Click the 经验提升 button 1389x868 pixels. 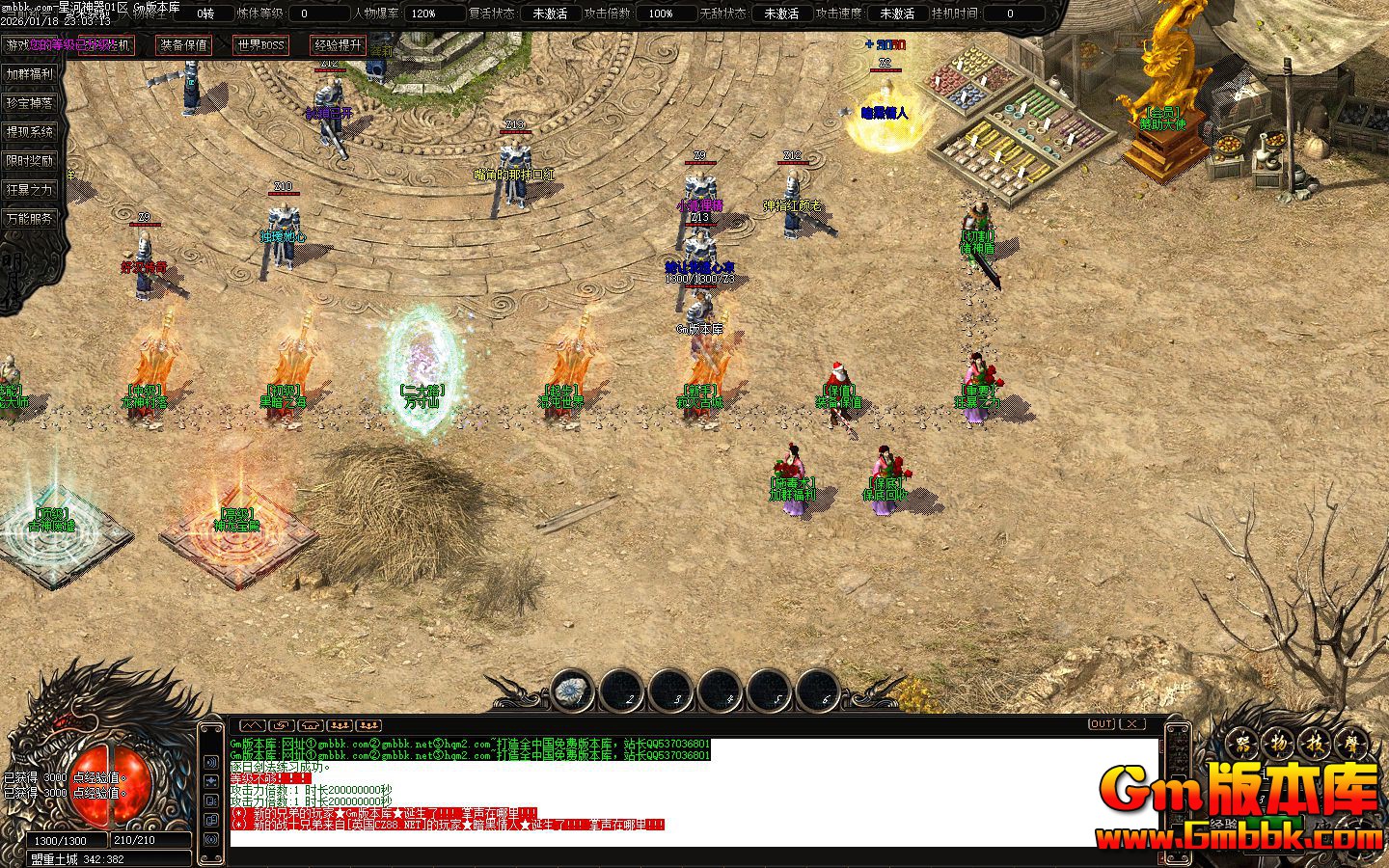338,45
